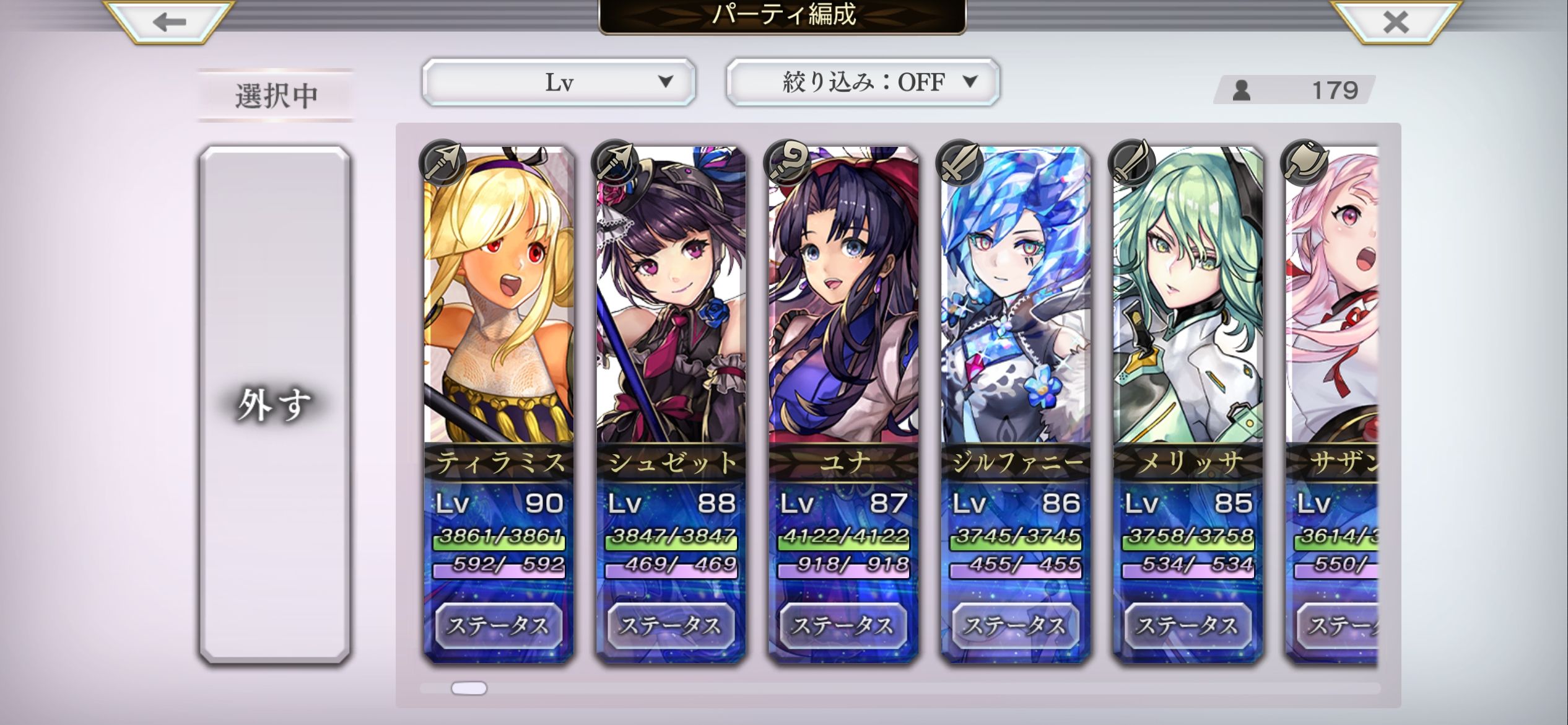View シュゼット's ステータス details
This screenshot has width=1568, height=725.
(x=671, y=625)
